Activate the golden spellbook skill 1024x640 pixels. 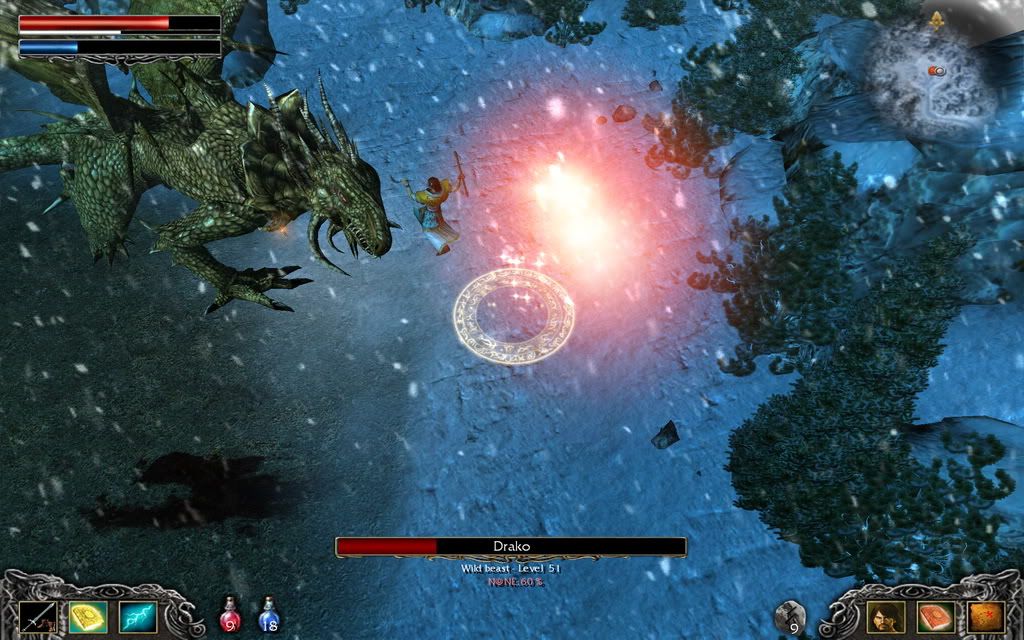click(88, 616)
